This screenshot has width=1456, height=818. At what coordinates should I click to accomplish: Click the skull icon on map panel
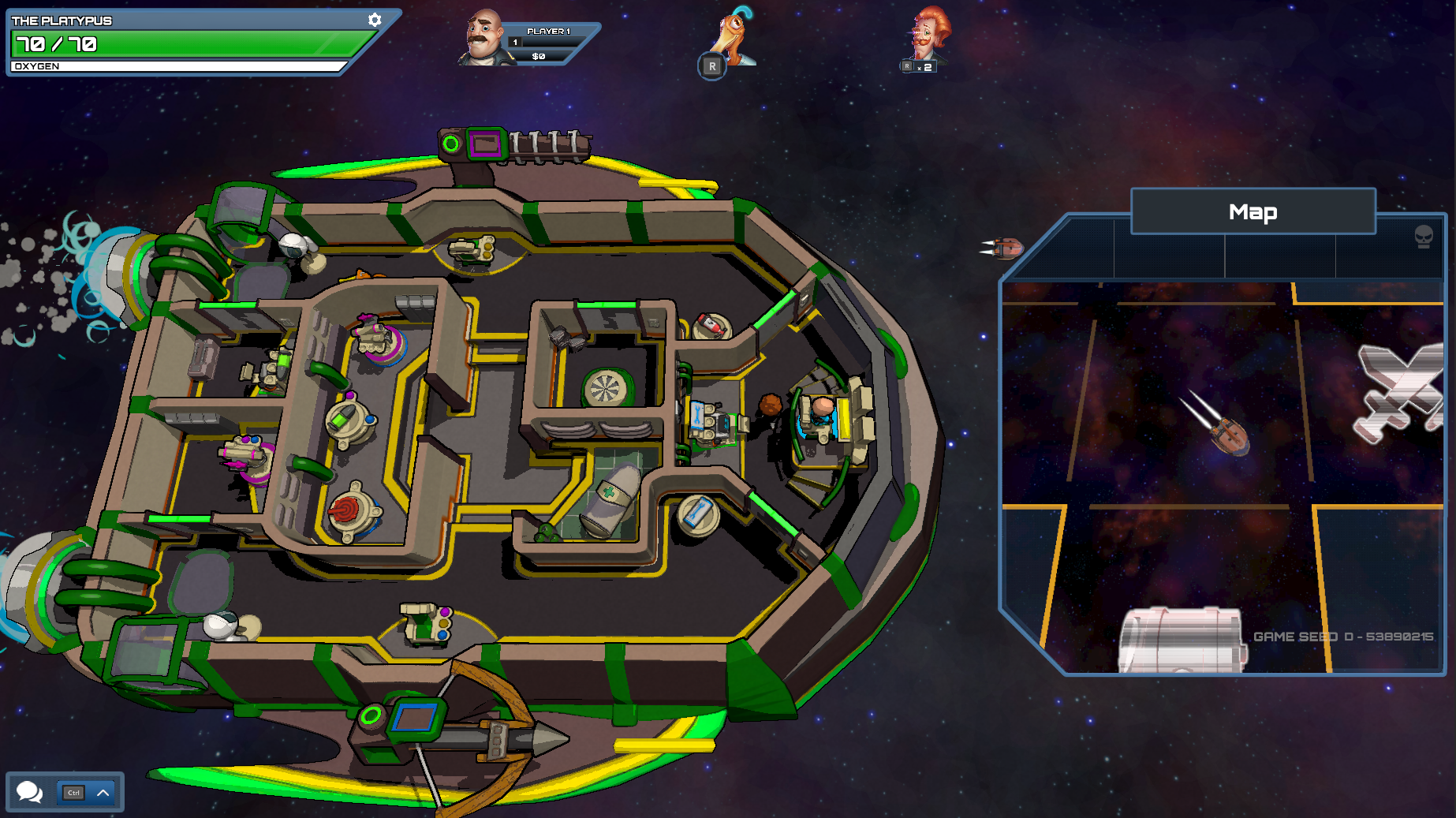pos(1423,237)
